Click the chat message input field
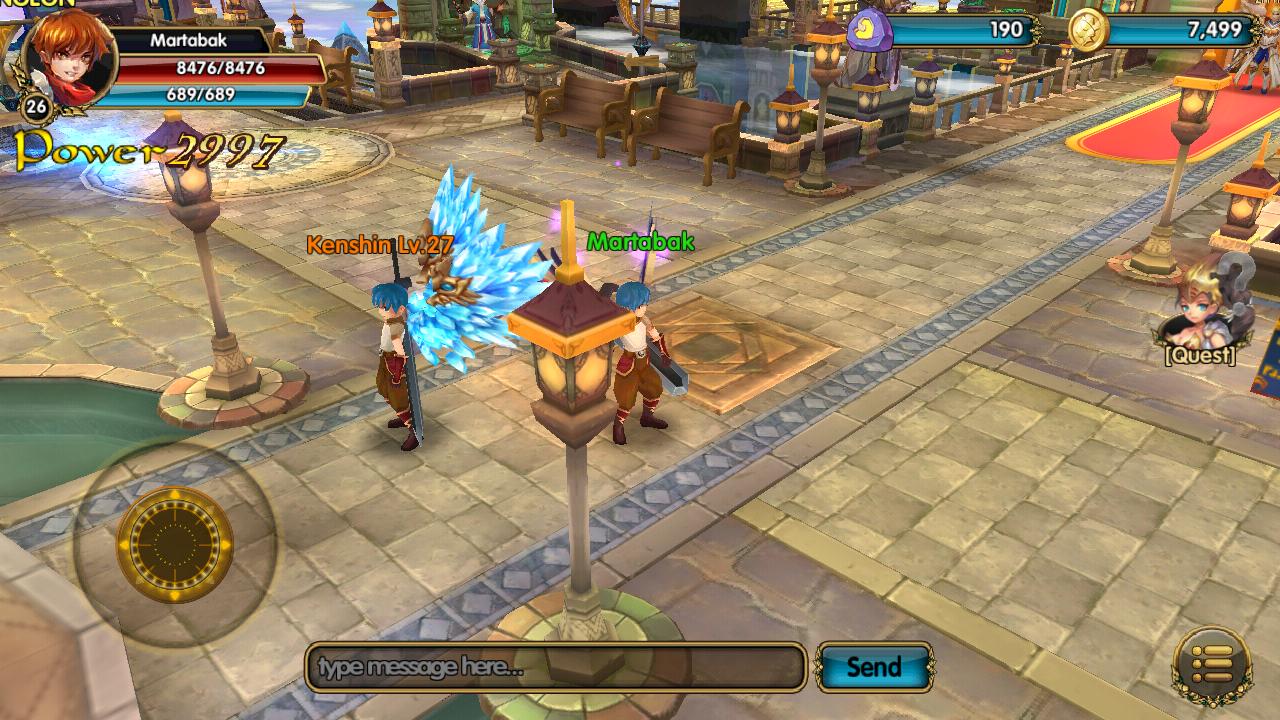The width and height of the screenshot is (1280, 720). pos(555,663)
